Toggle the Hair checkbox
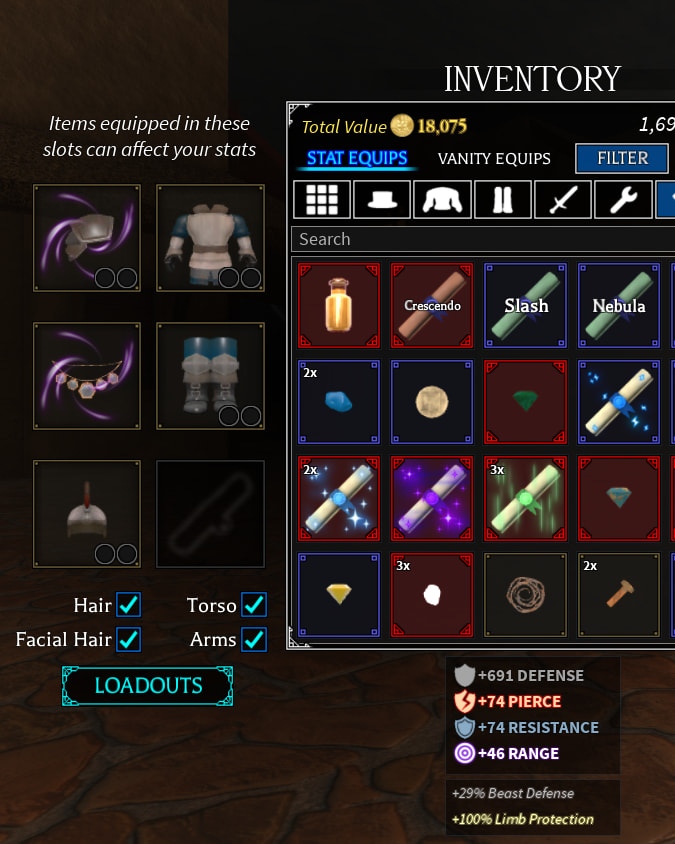This screenshot has width=675, height=844. (x=129, y=605)
